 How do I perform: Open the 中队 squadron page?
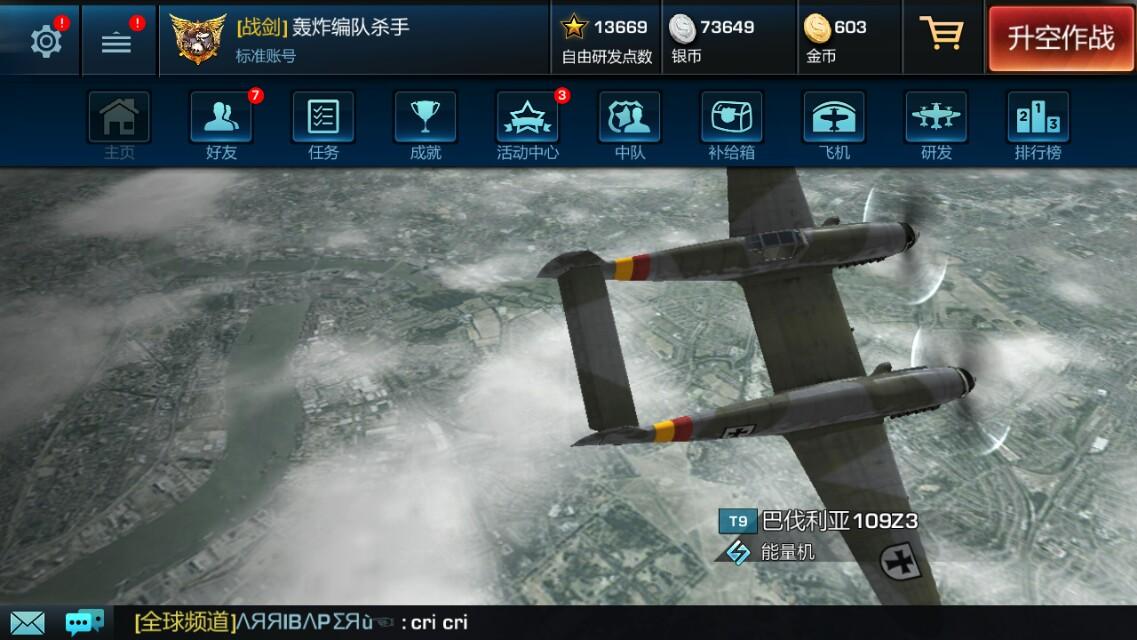pyautogui.click(x=629, y=125)
